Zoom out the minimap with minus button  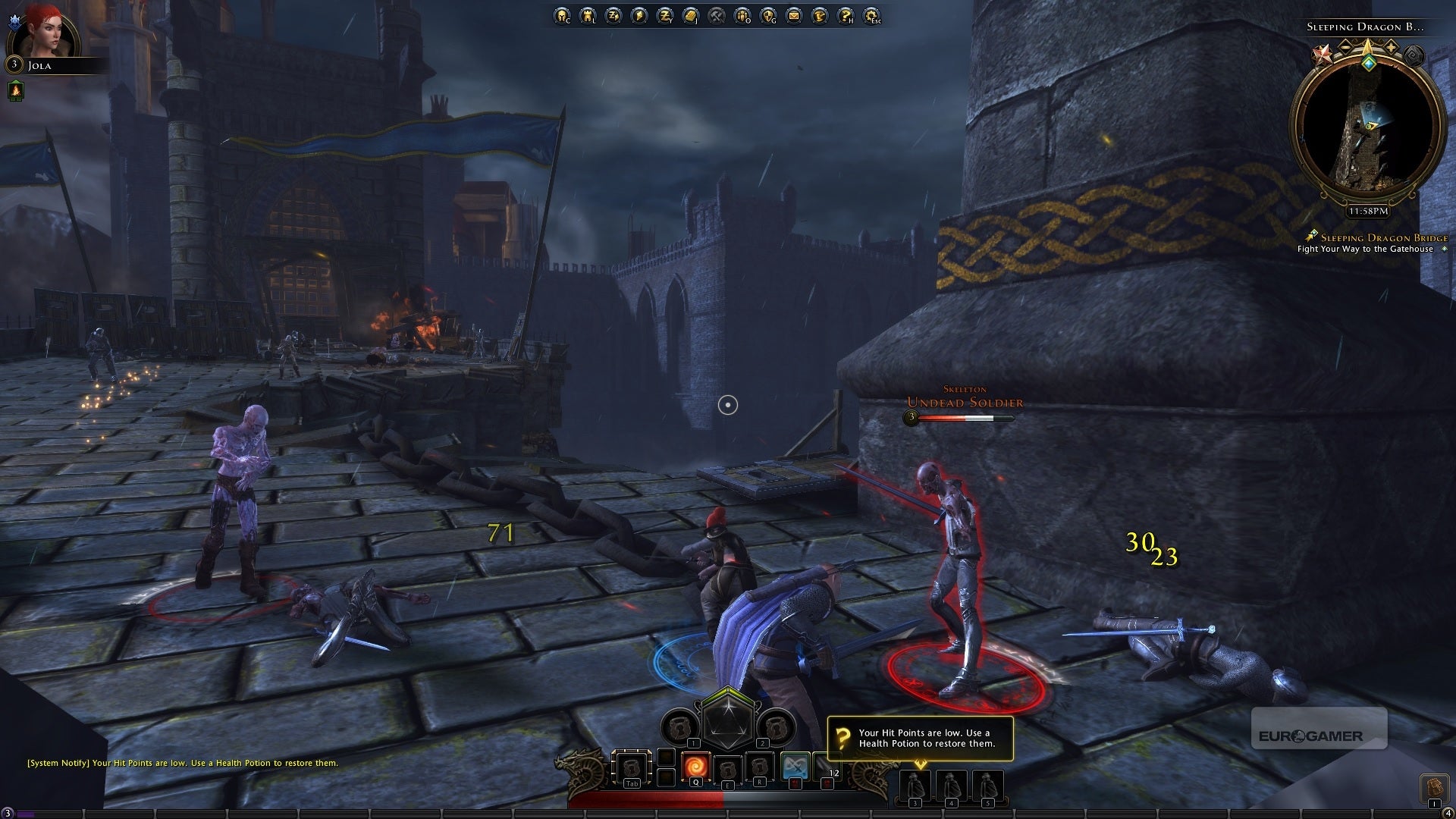[1345, 47]
